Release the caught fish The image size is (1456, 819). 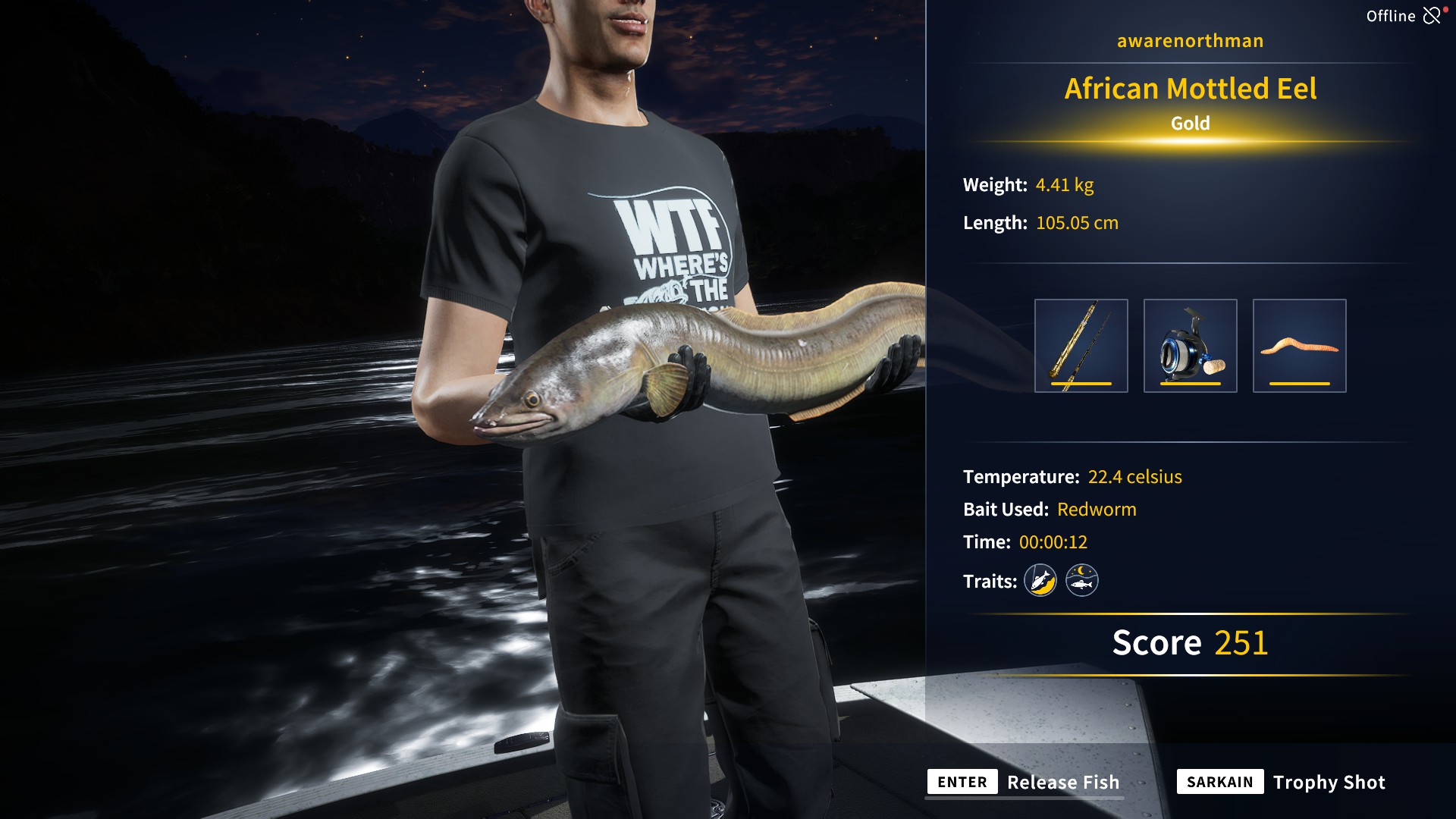tap(1025, 782)
